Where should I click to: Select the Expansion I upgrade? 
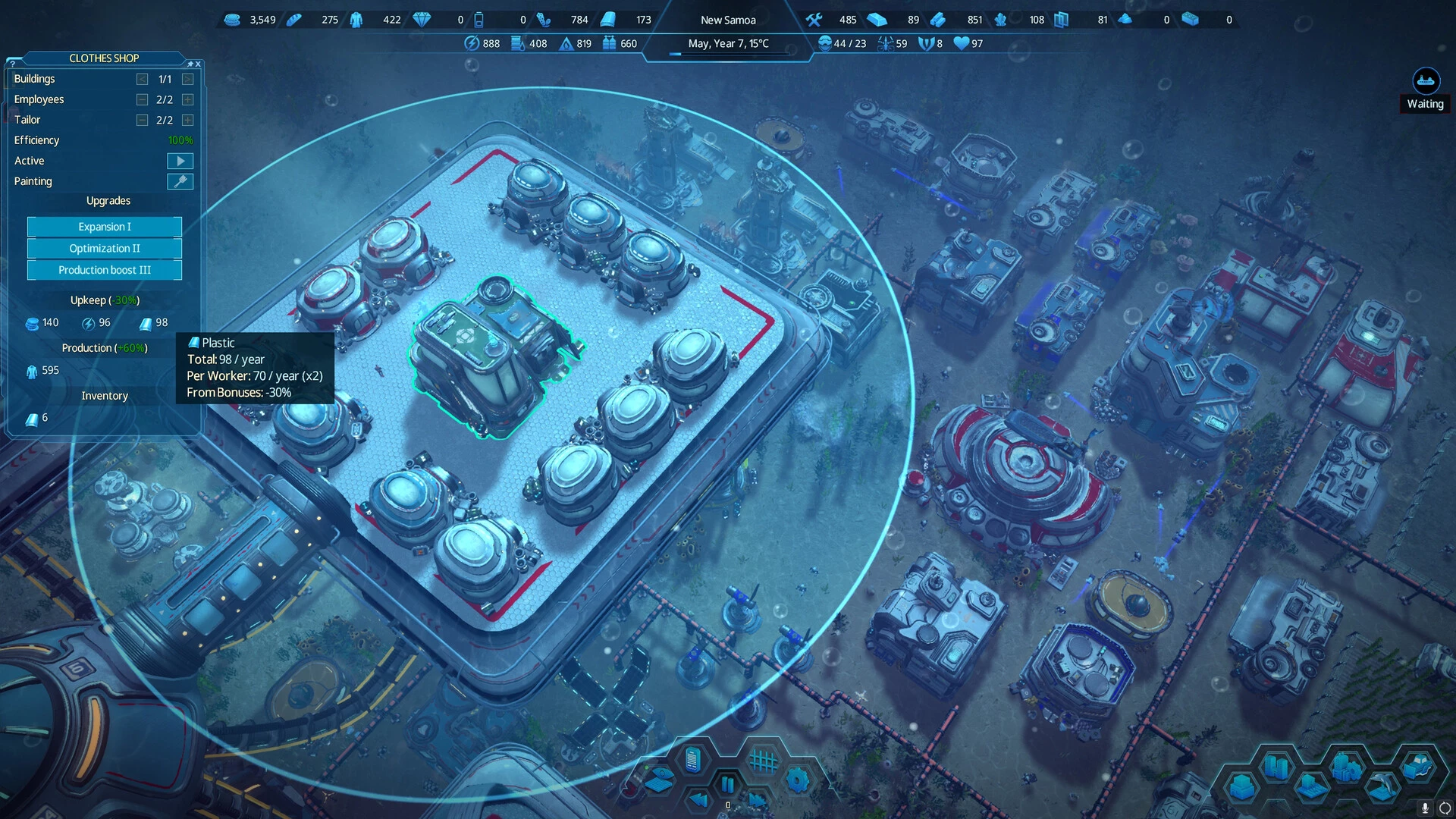tap(105, 227)
